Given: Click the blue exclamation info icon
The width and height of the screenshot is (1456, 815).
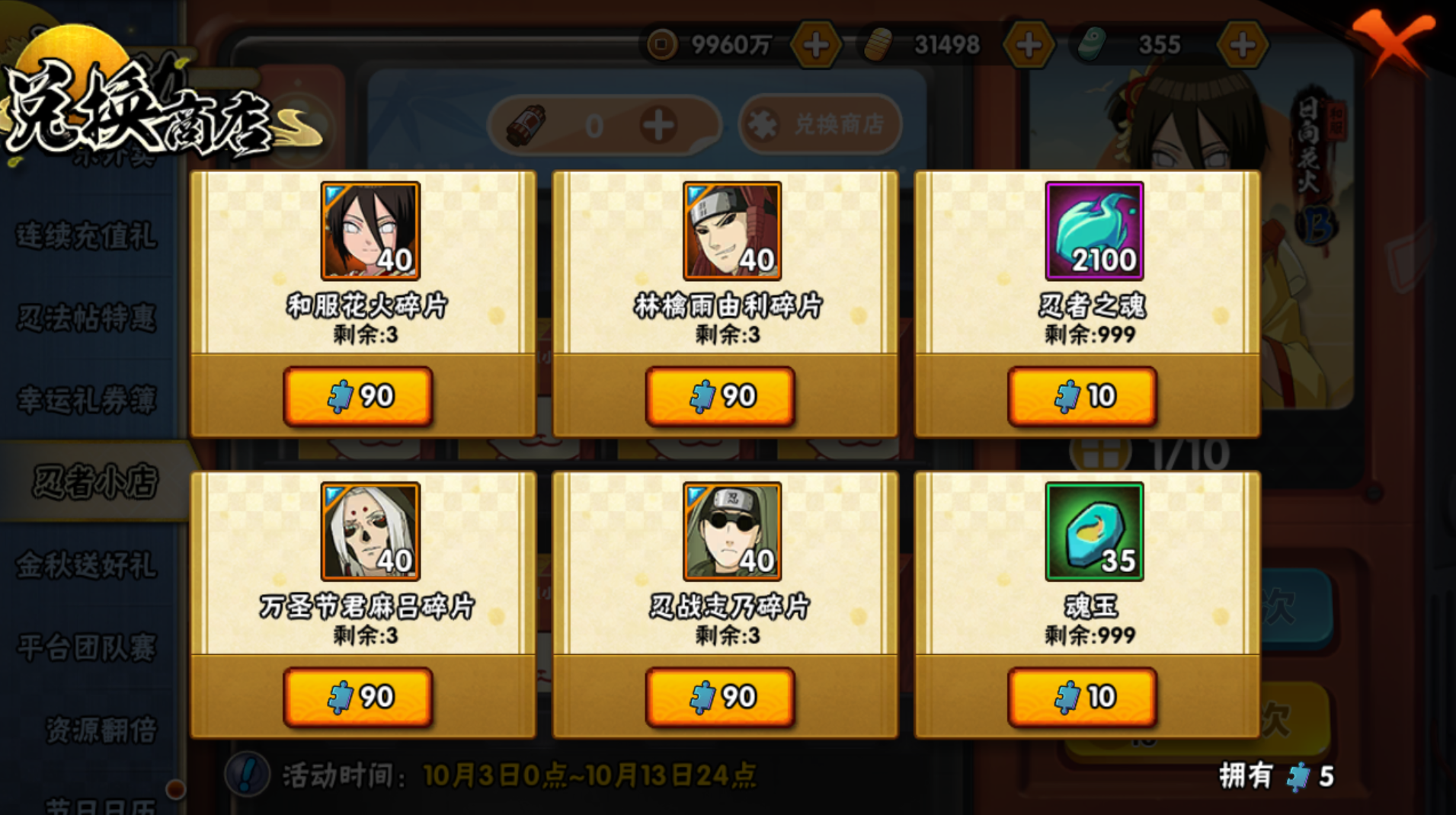Looking at the screenshot, I should (x=247, y=775).
